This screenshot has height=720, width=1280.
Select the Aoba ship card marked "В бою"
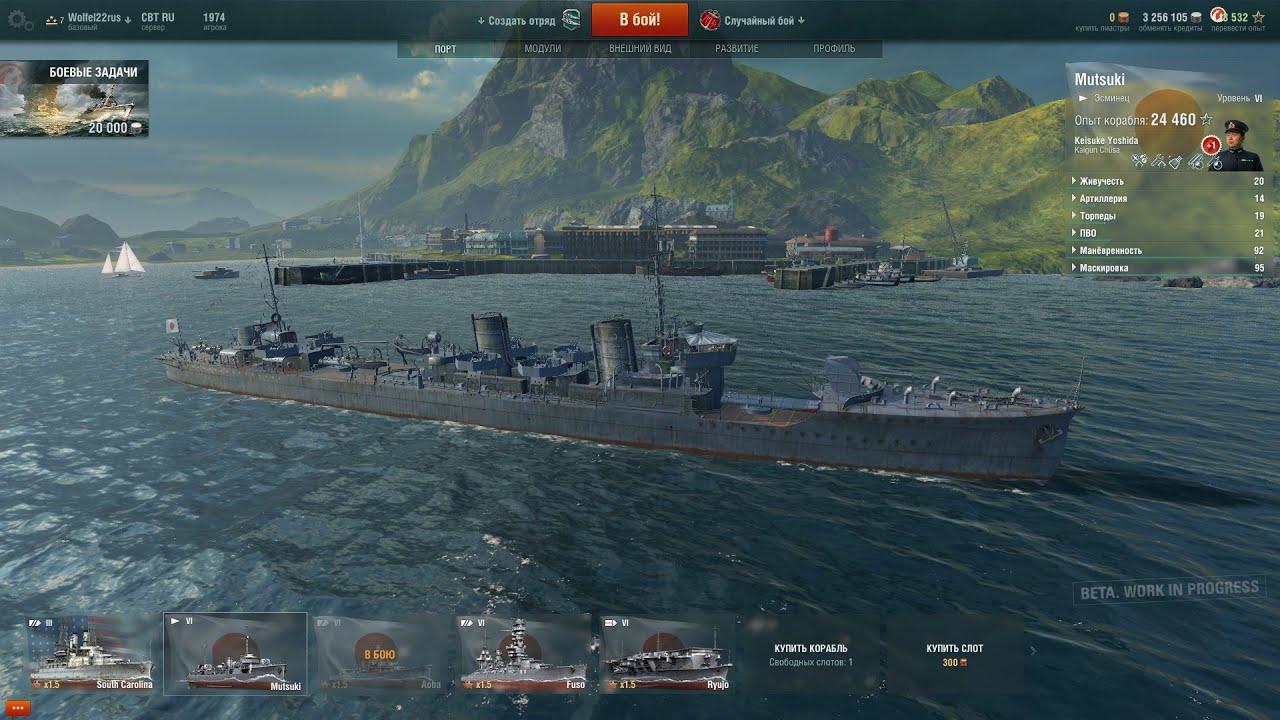click(x=379, y=654)
